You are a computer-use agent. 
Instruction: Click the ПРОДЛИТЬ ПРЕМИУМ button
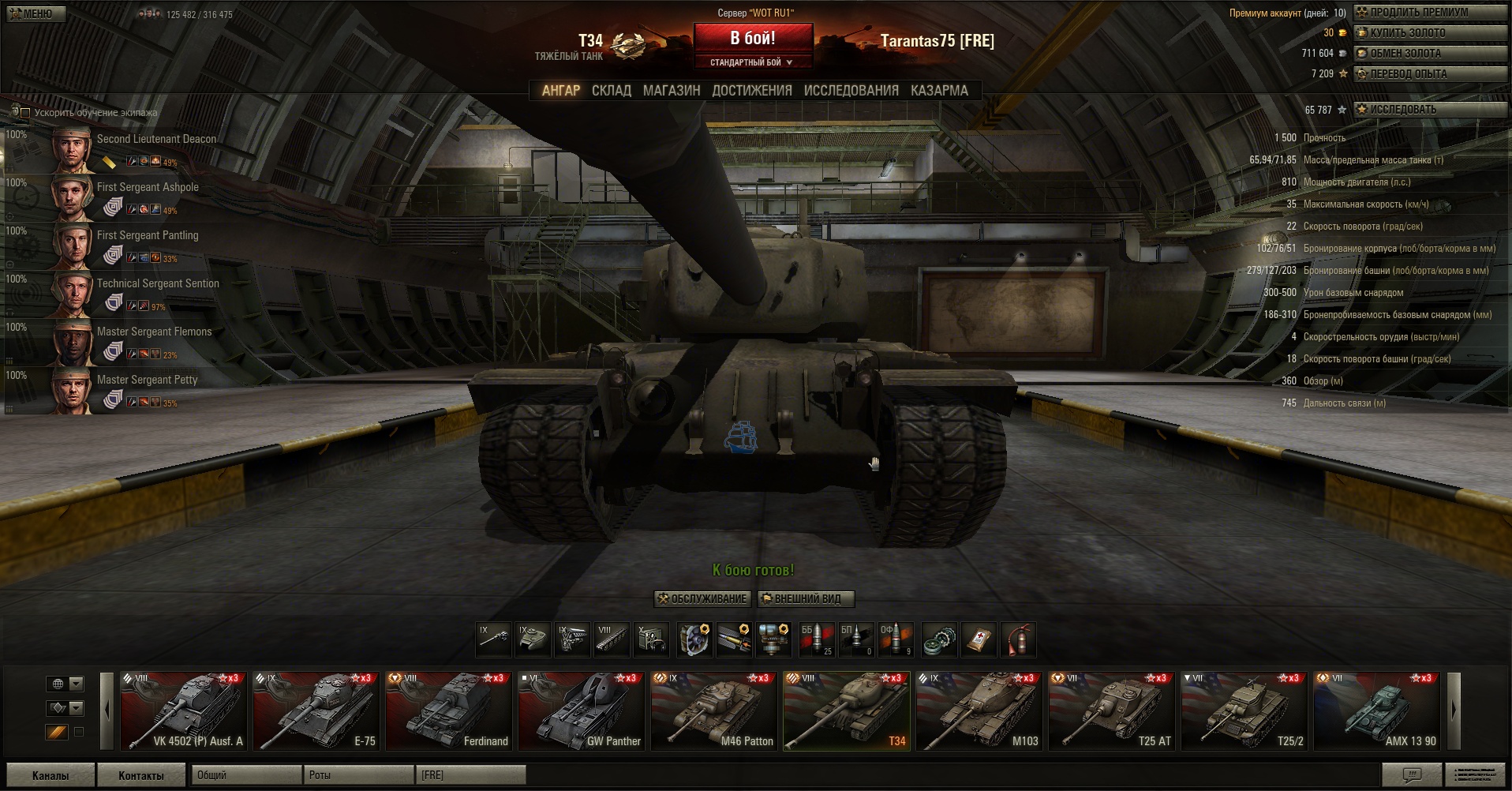(x=1430, y=13)
